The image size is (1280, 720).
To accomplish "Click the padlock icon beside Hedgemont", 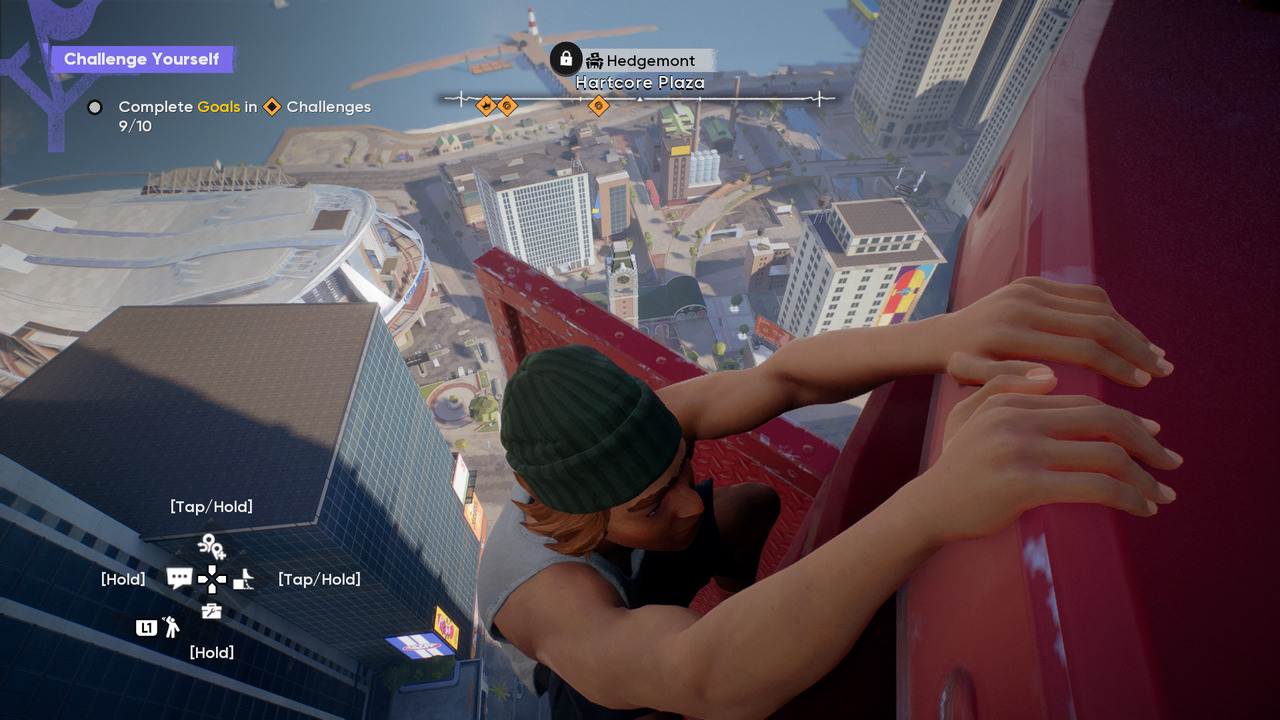I will pos(566,58).
